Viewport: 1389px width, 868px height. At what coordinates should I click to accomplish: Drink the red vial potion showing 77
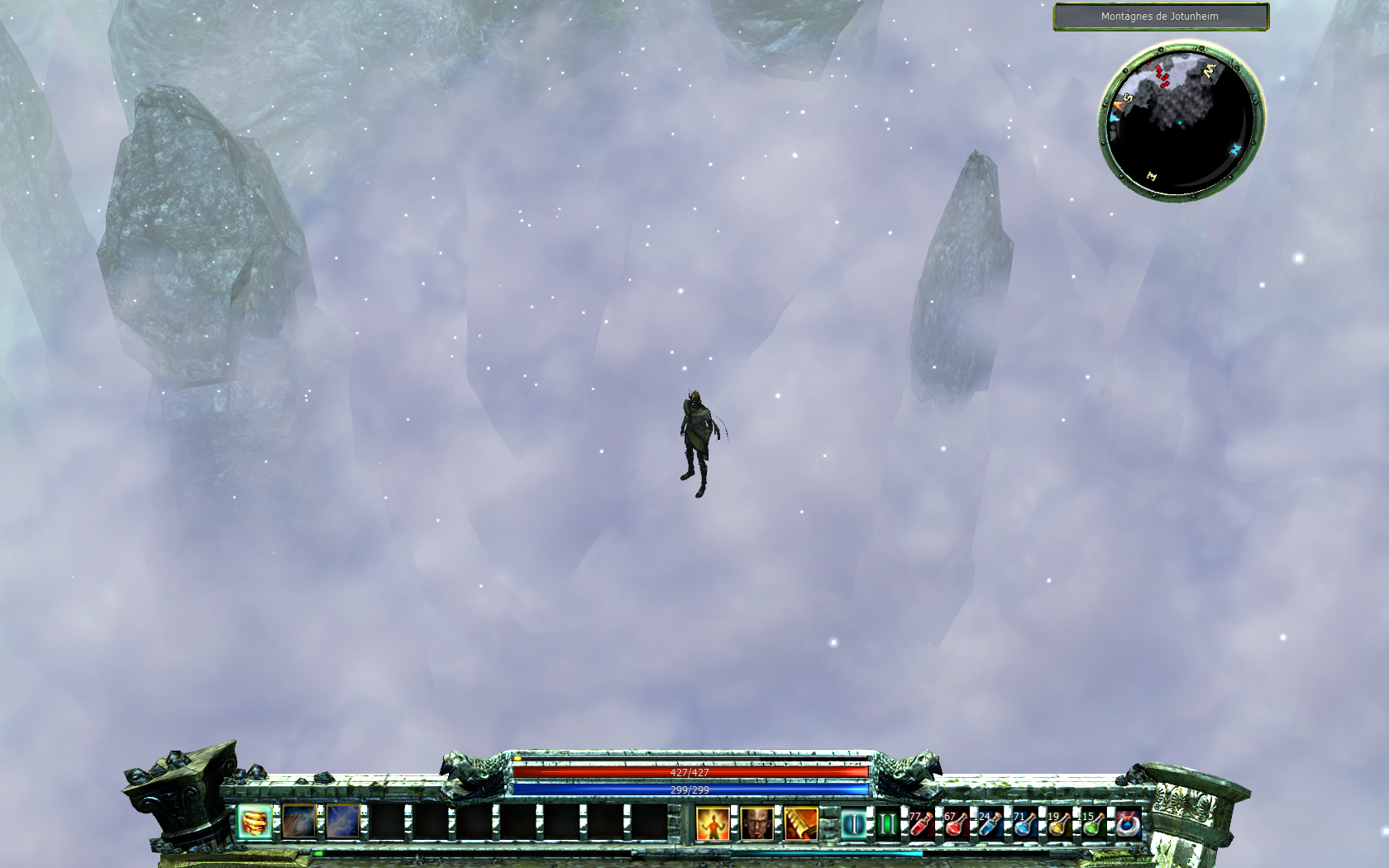click(921, 824)
